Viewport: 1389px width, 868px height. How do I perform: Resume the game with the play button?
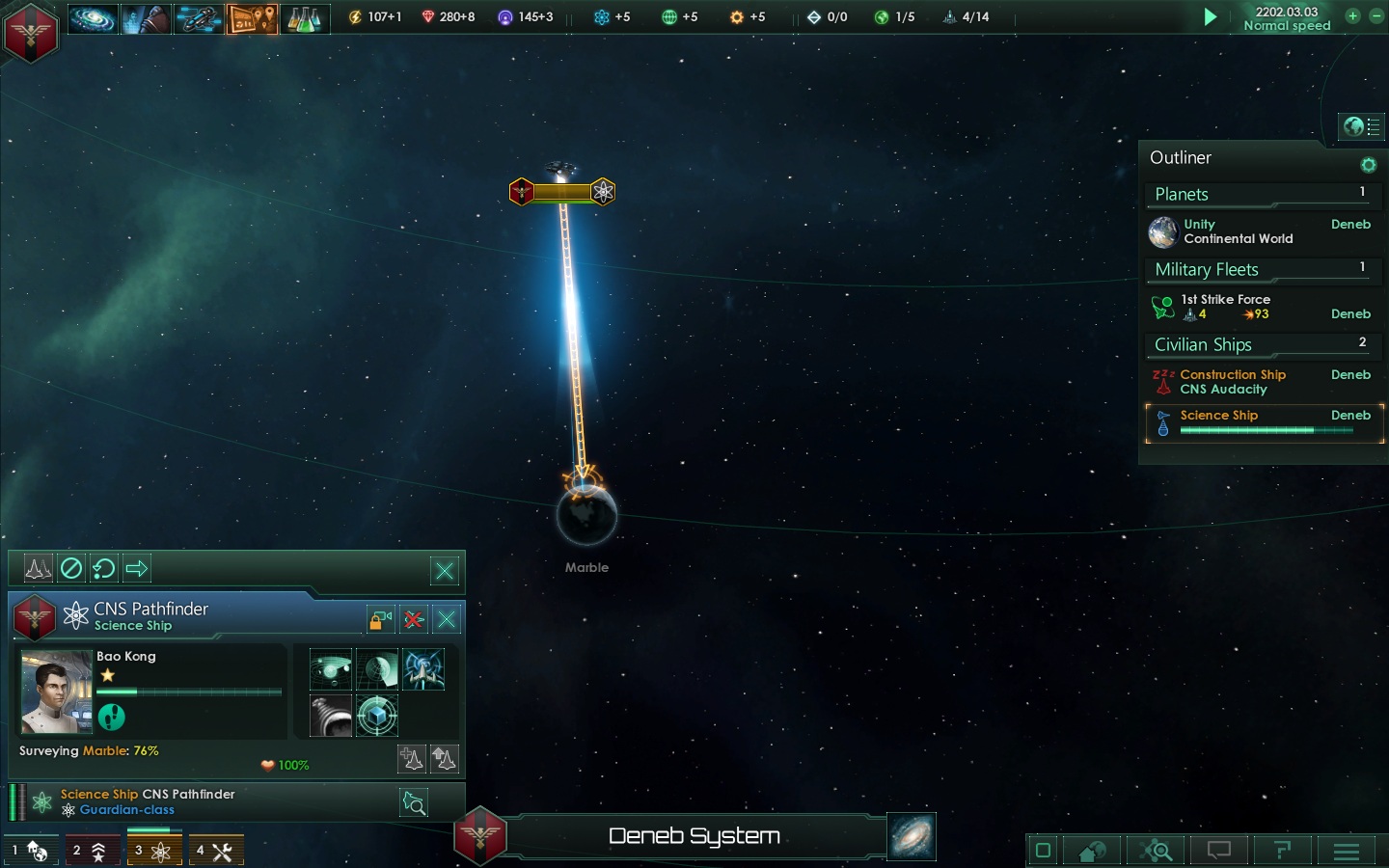pyautogui.click(x=1210, y=17)
